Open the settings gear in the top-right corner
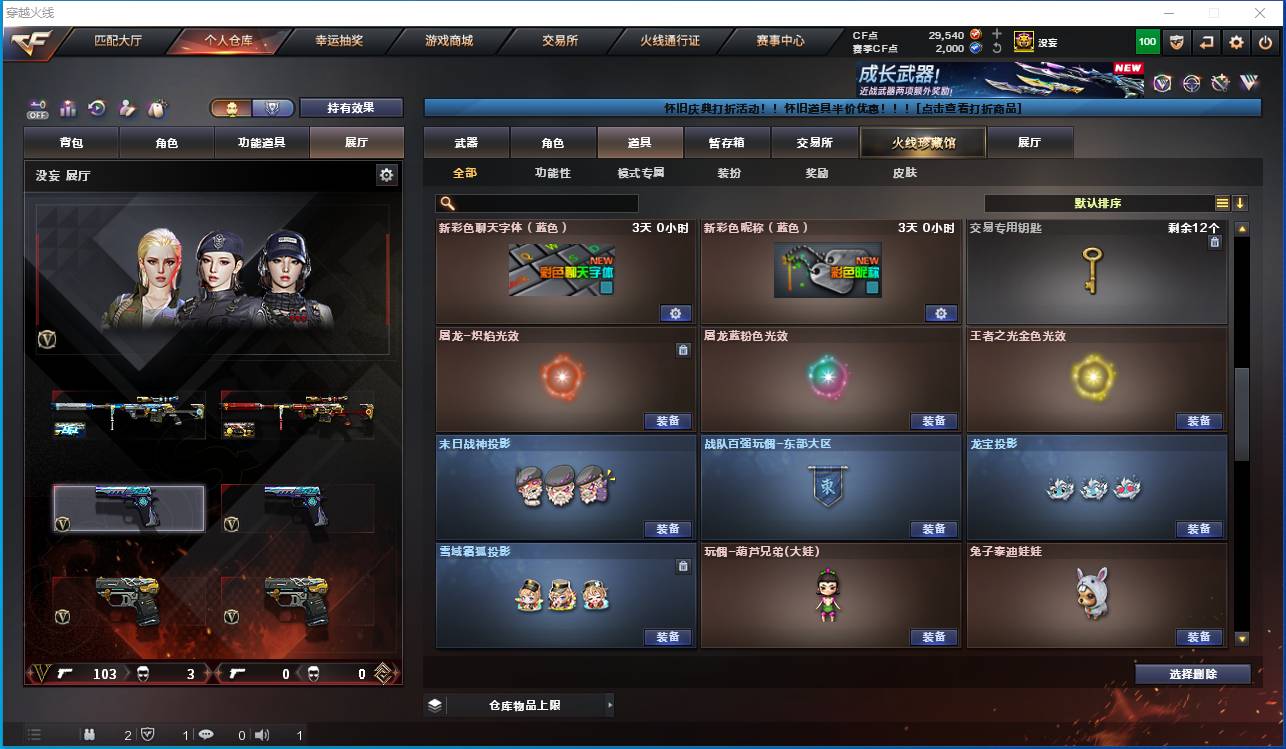1286x749 pixels. click(1235, 41)
